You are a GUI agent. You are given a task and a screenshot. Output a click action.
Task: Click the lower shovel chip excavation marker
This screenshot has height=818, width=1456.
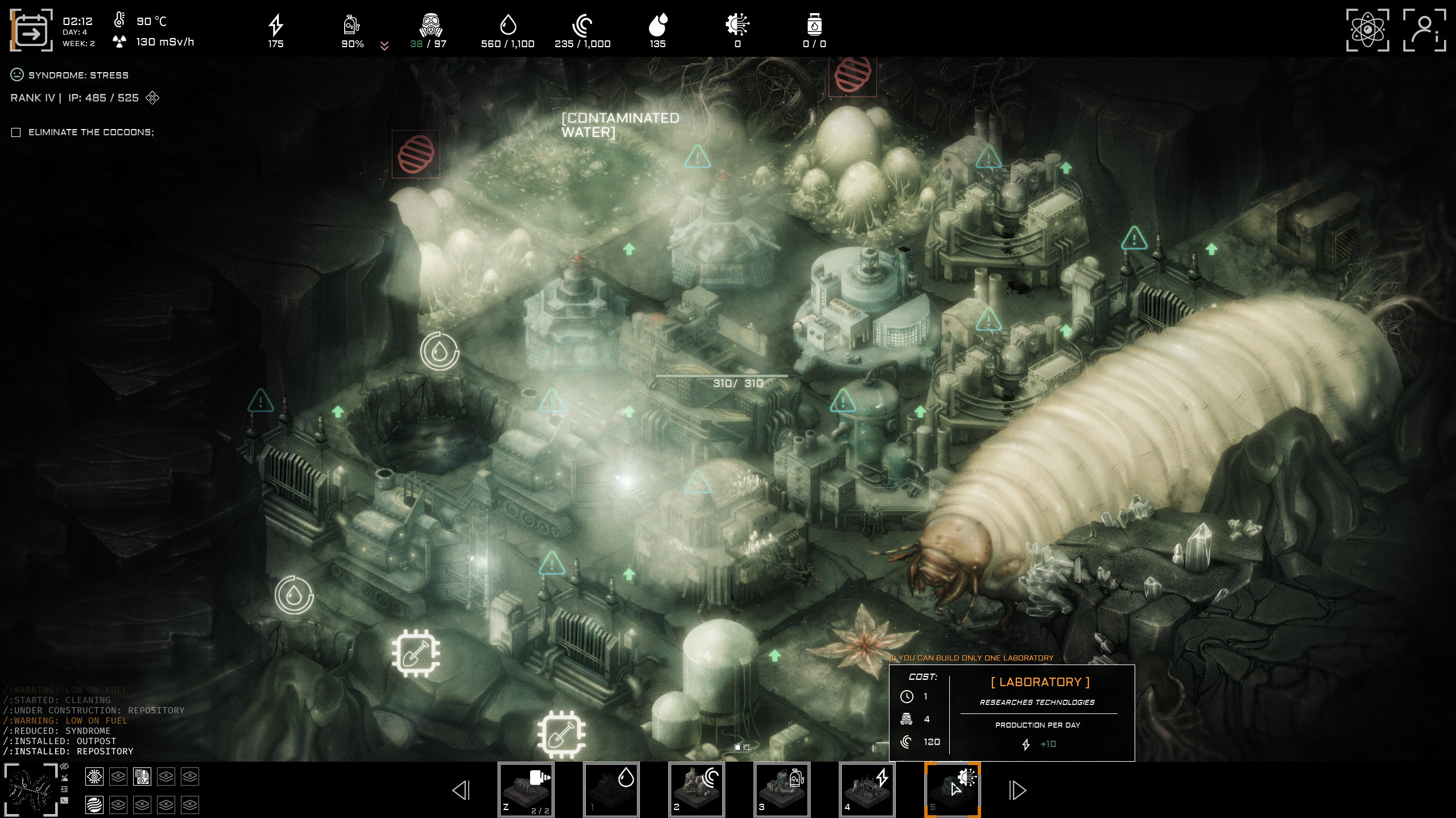point(561,734)
